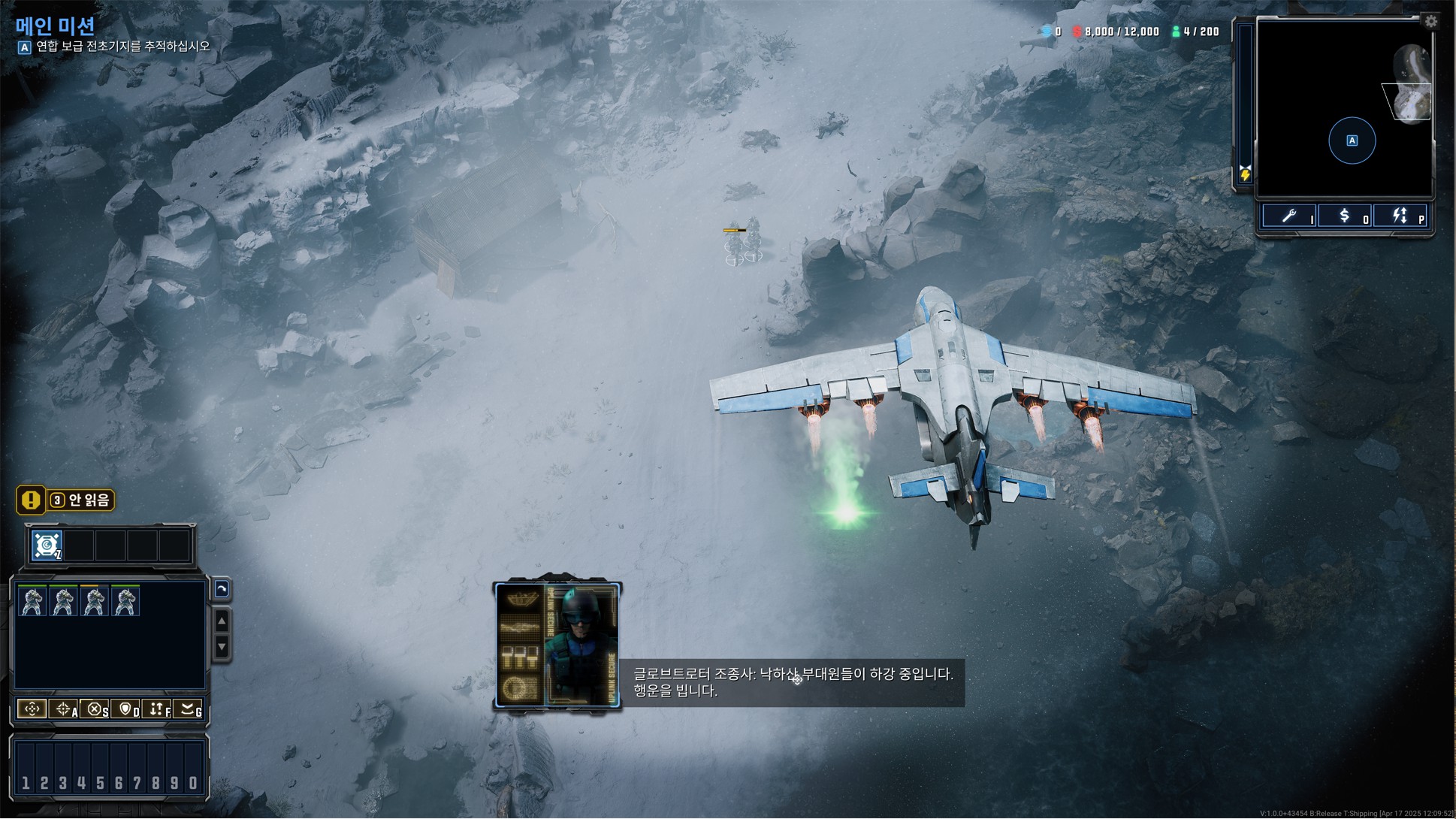Screen dimensions: 1456x819
Task: Activate the command icon marked G
Action: (189, 709)
